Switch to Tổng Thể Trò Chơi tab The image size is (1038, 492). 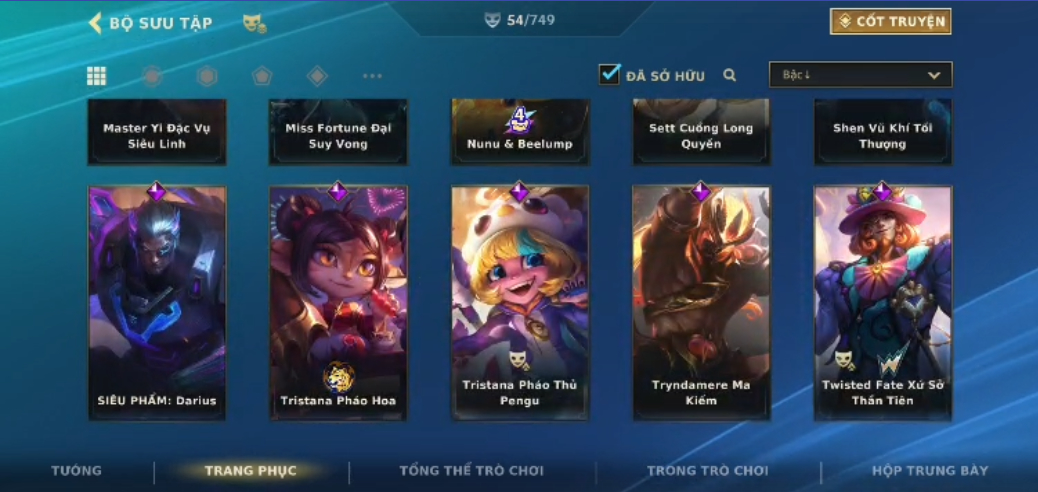tap(471, 470)
